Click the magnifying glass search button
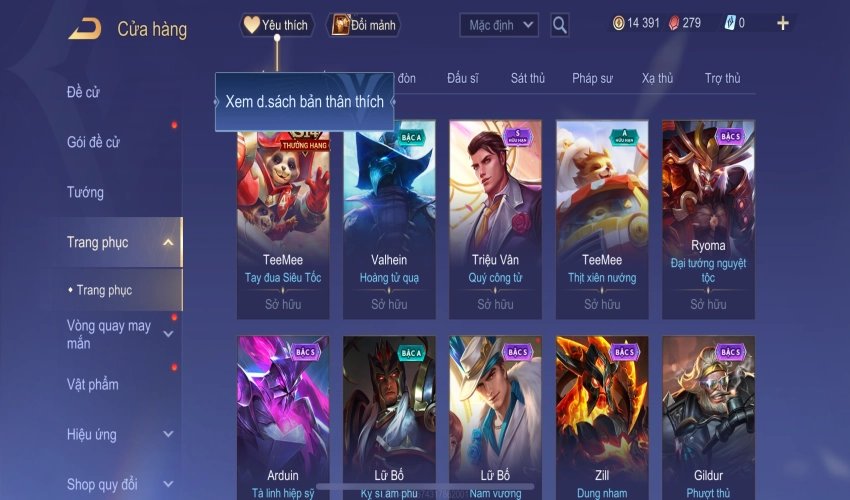The image size is (850, 500). 560,25
